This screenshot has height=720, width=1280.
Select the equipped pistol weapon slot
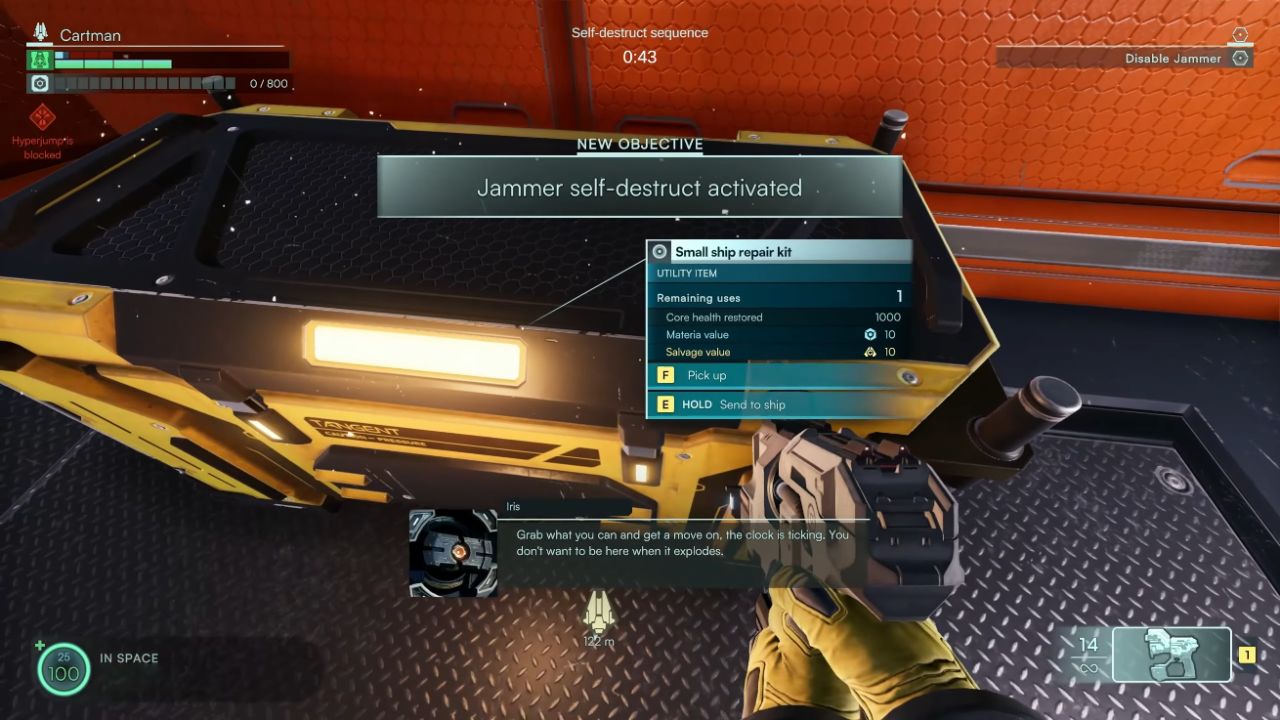pyautogui.click(x=1171, y=655)
